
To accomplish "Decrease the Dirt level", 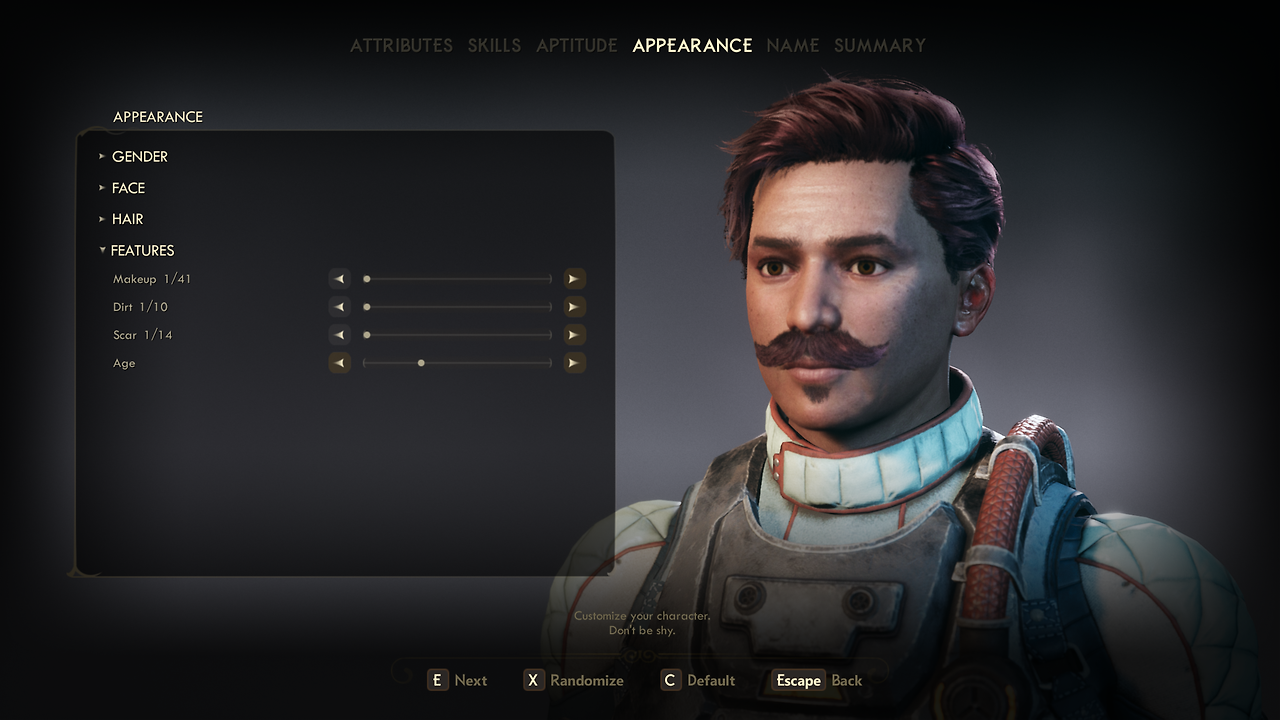I will (x=340, y=307).
